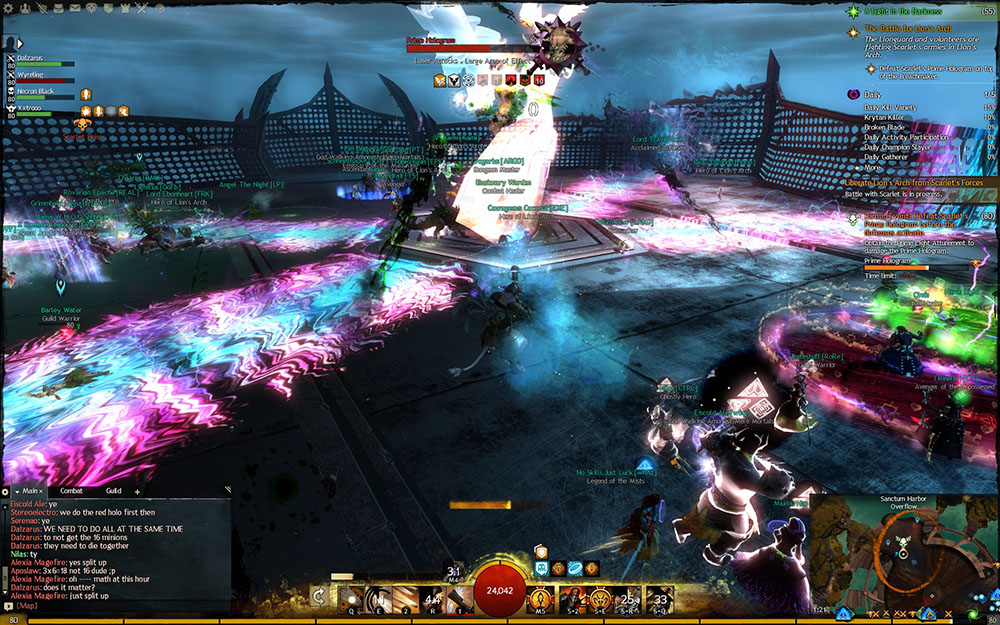Open the game menu gear icon
Image resolution: width=1000 pixels, height=625 pixels.
9,7
